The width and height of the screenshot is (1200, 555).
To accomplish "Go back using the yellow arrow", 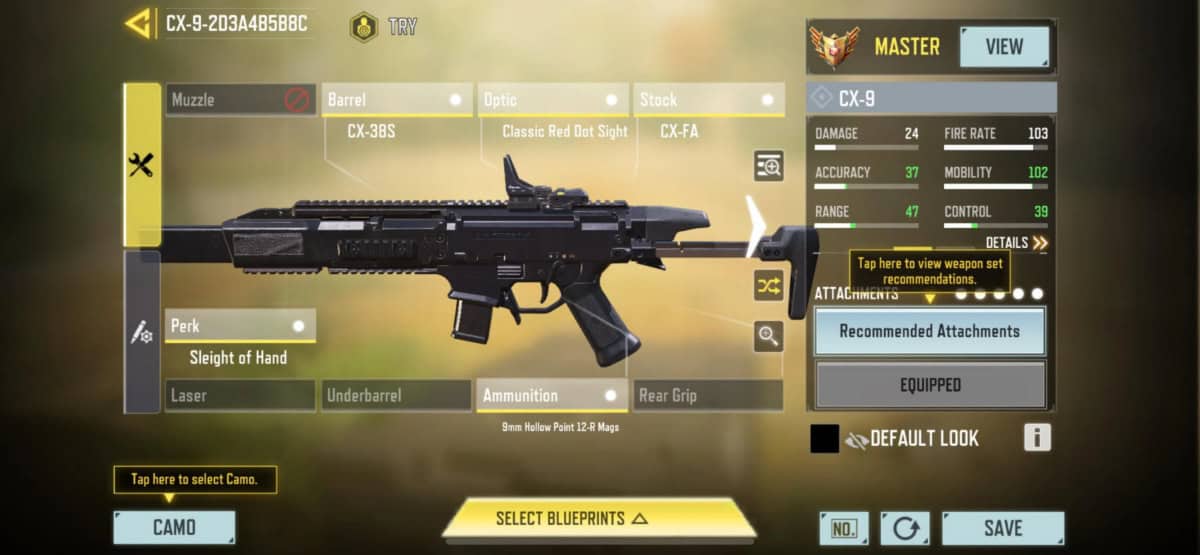I will [137, 23].
